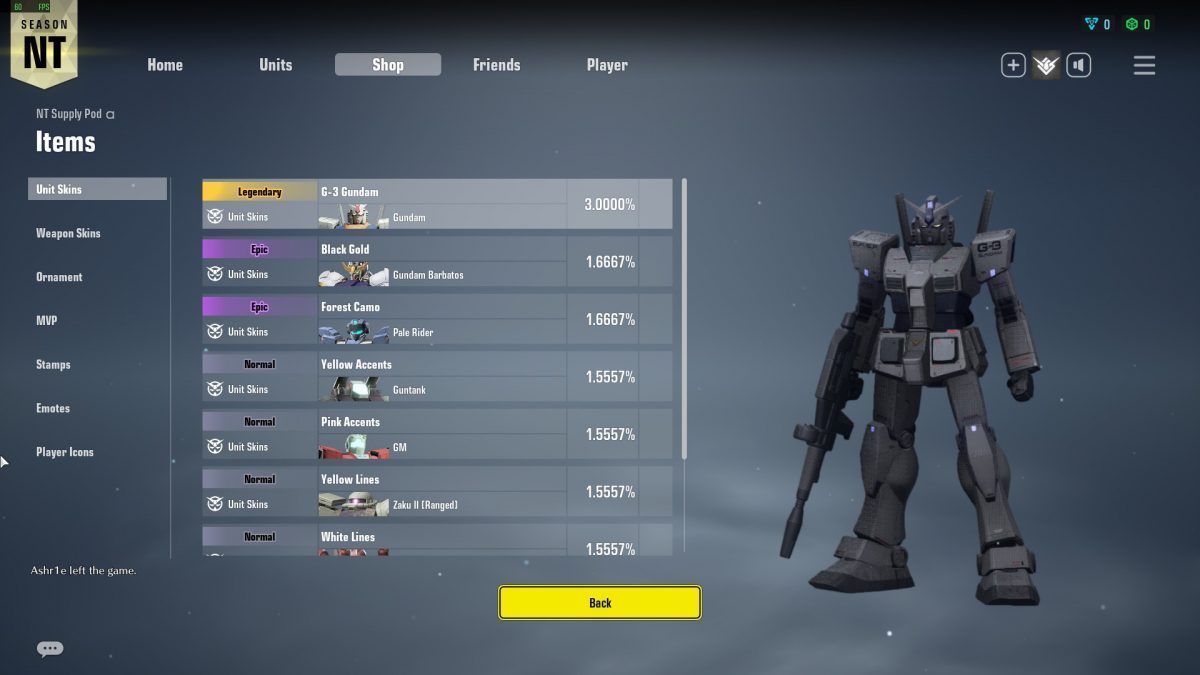
Task: Open the chat speech bubble
Action: click(50, 649)
